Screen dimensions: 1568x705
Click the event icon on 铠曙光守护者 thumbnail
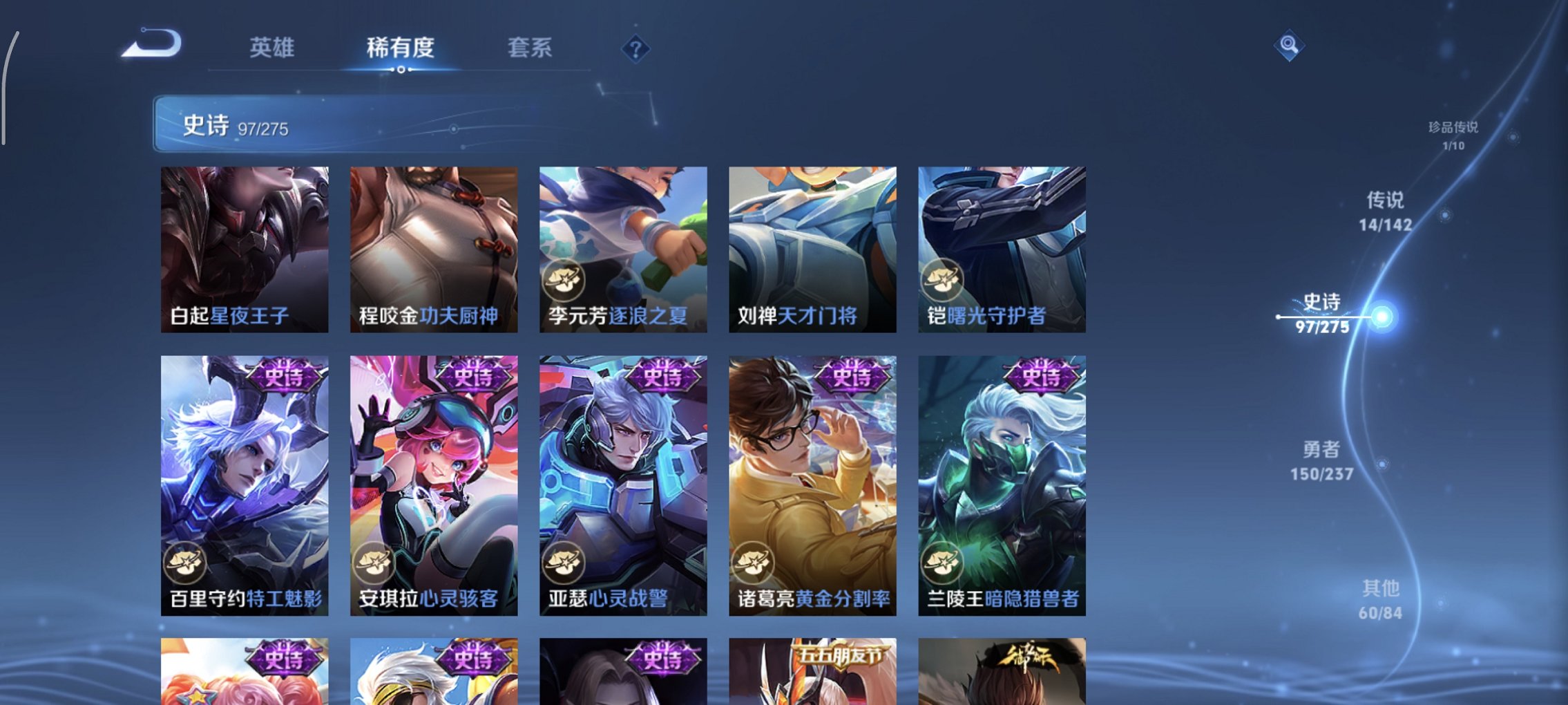(x=942, y=280)
